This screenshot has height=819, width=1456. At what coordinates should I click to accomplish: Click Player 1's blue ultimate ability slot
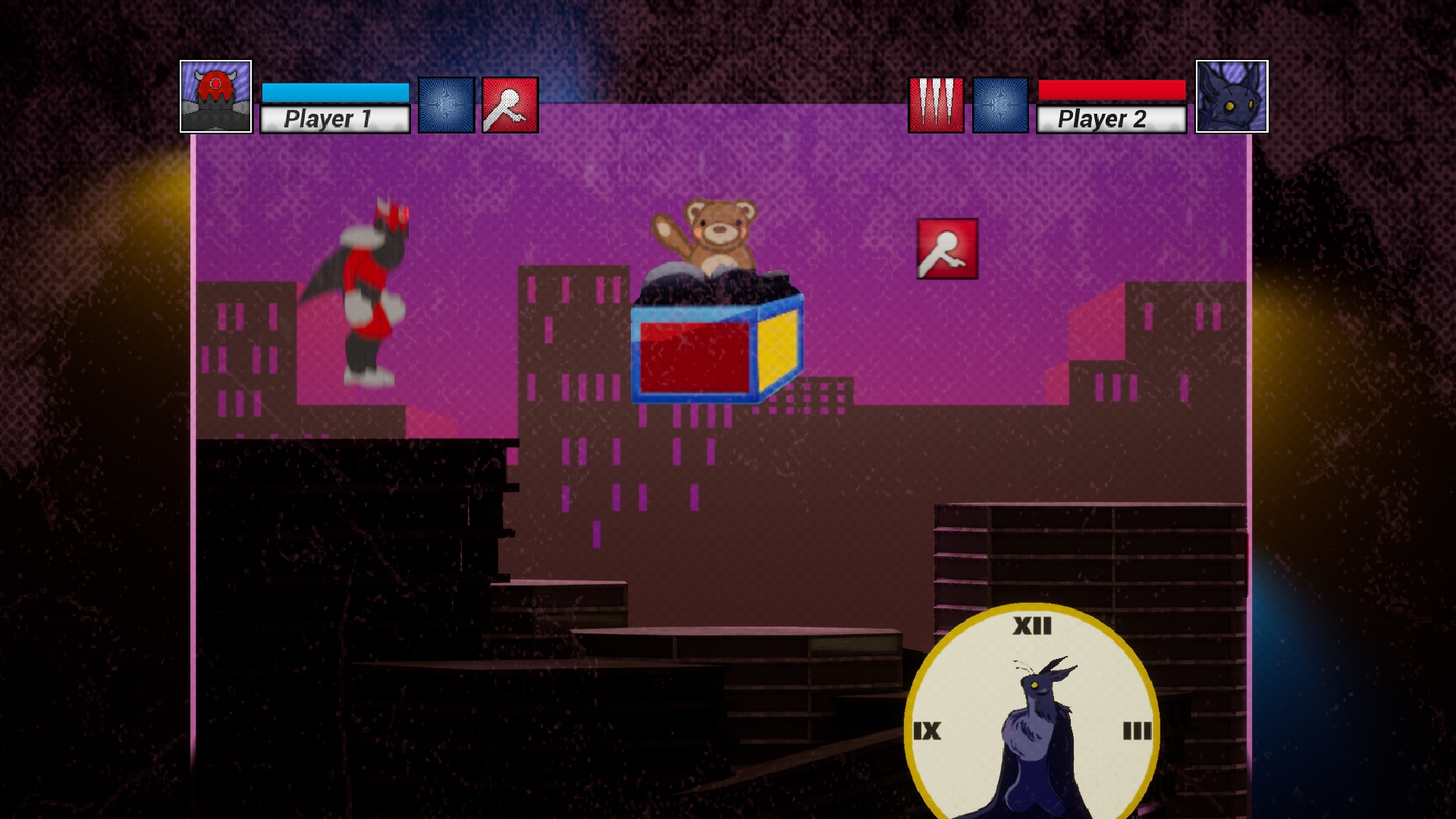click(445, 105)
